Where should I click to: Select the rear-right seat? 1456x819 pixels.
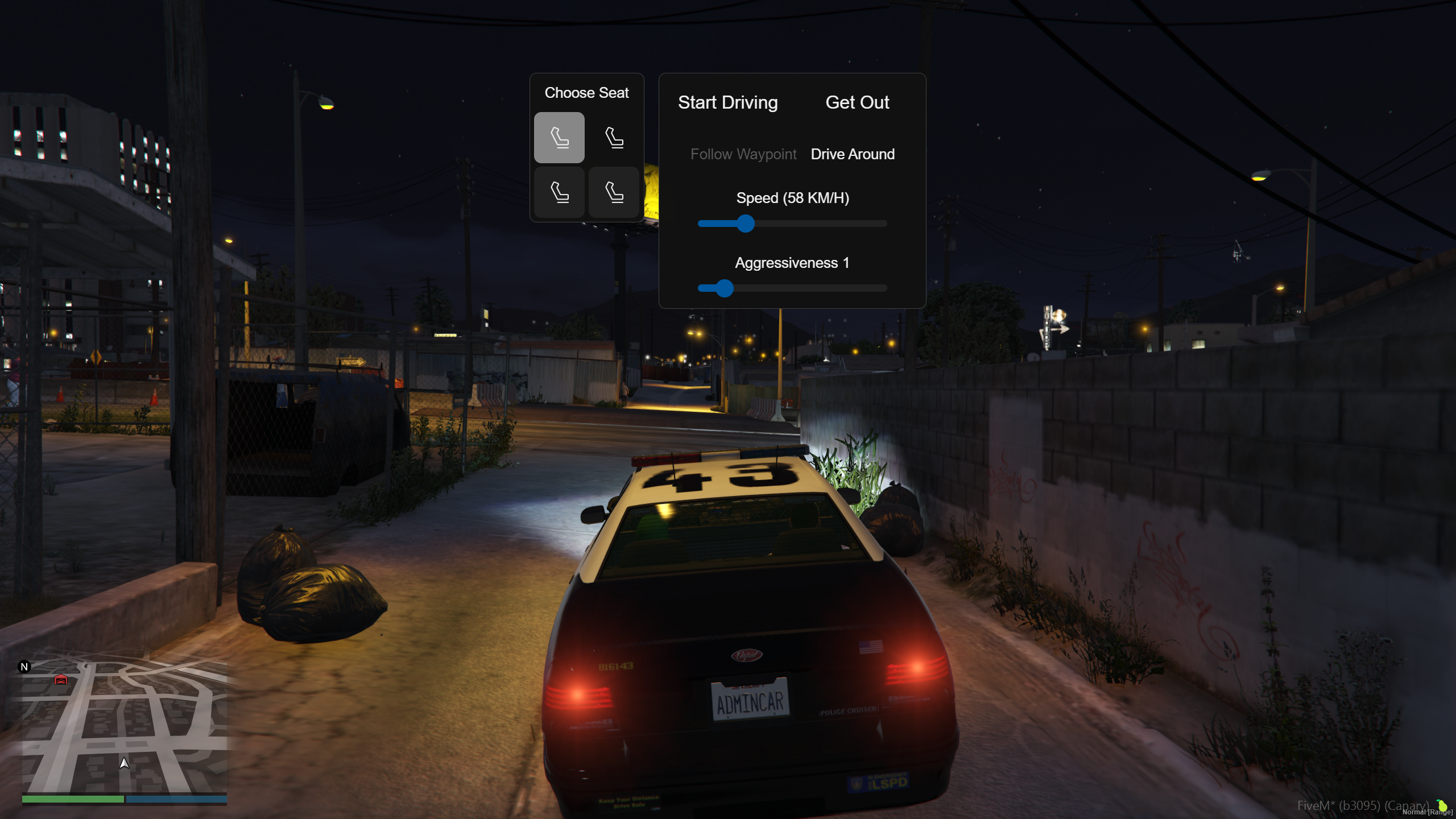click(614, 192)
